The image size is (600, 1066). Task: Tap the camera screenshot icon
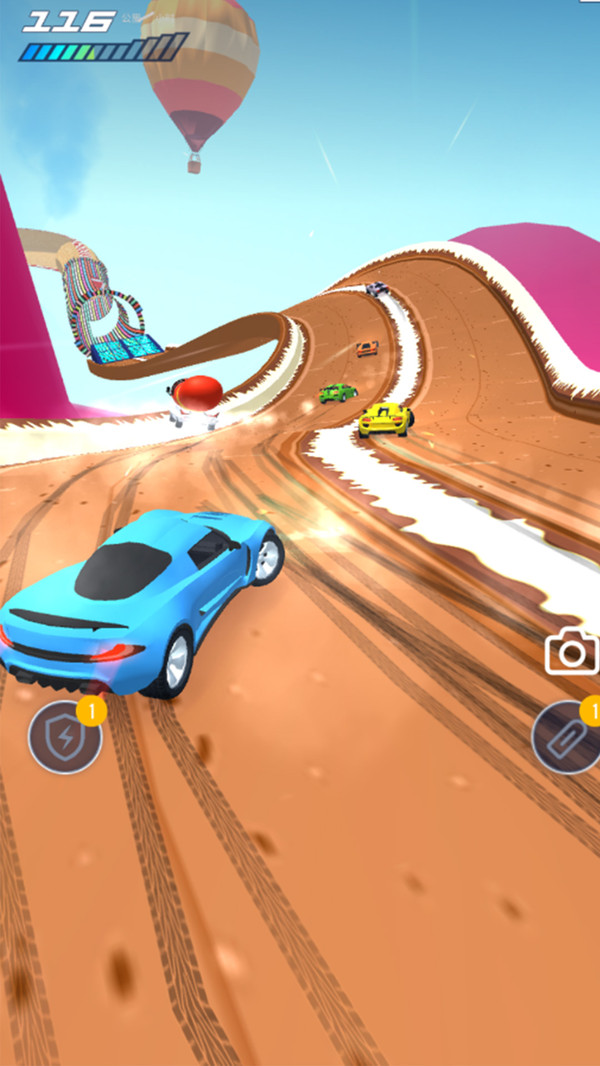pyautogui.click(x=571, y=653)
